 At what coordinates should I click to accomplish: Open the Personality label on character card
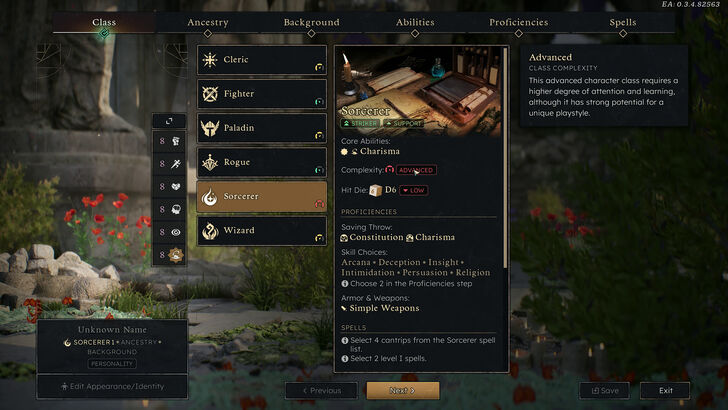[112, 364]
